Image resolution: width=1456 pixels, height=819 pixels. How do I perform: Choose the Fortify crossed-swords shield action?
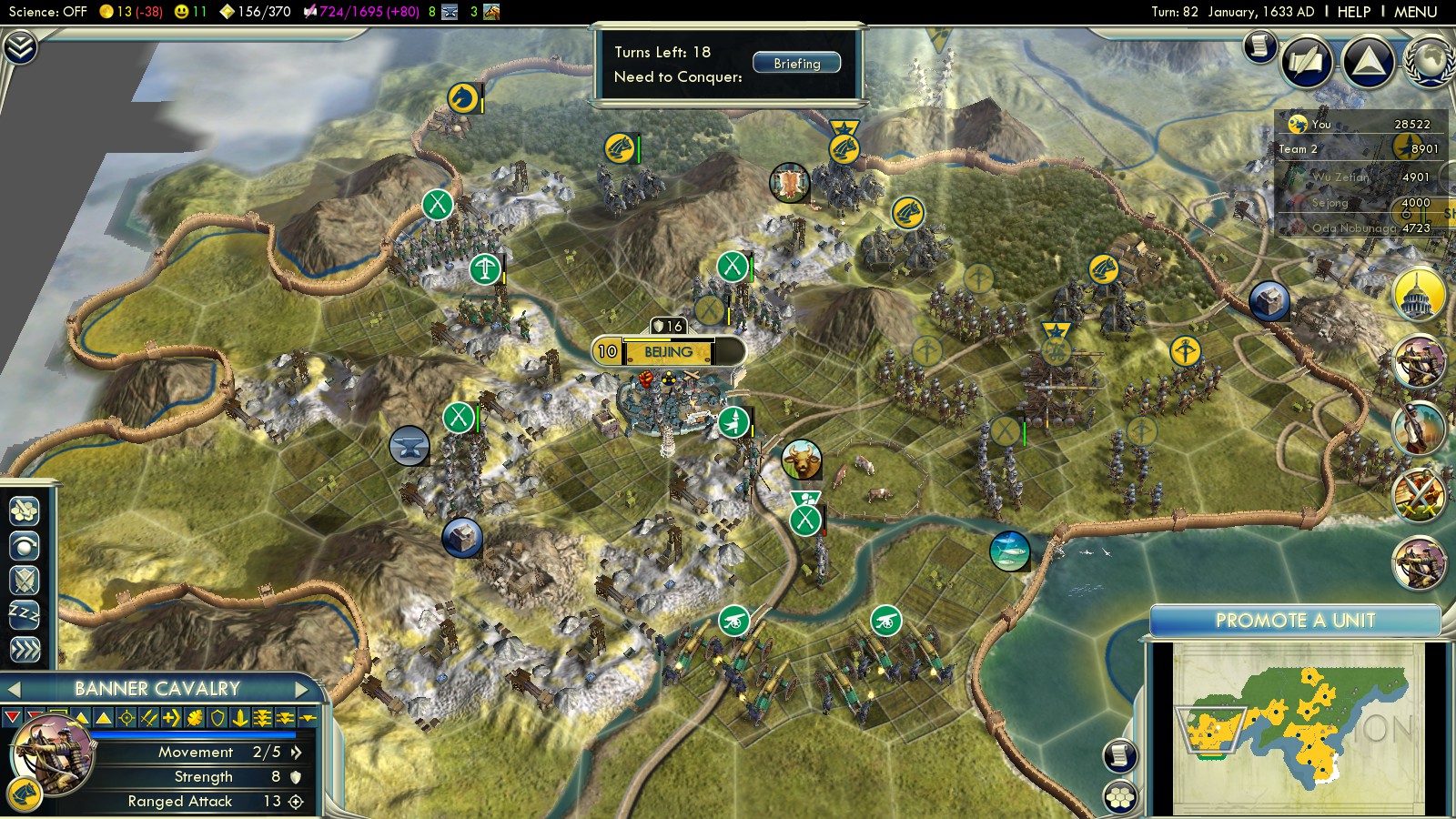[x=25, y=580]
